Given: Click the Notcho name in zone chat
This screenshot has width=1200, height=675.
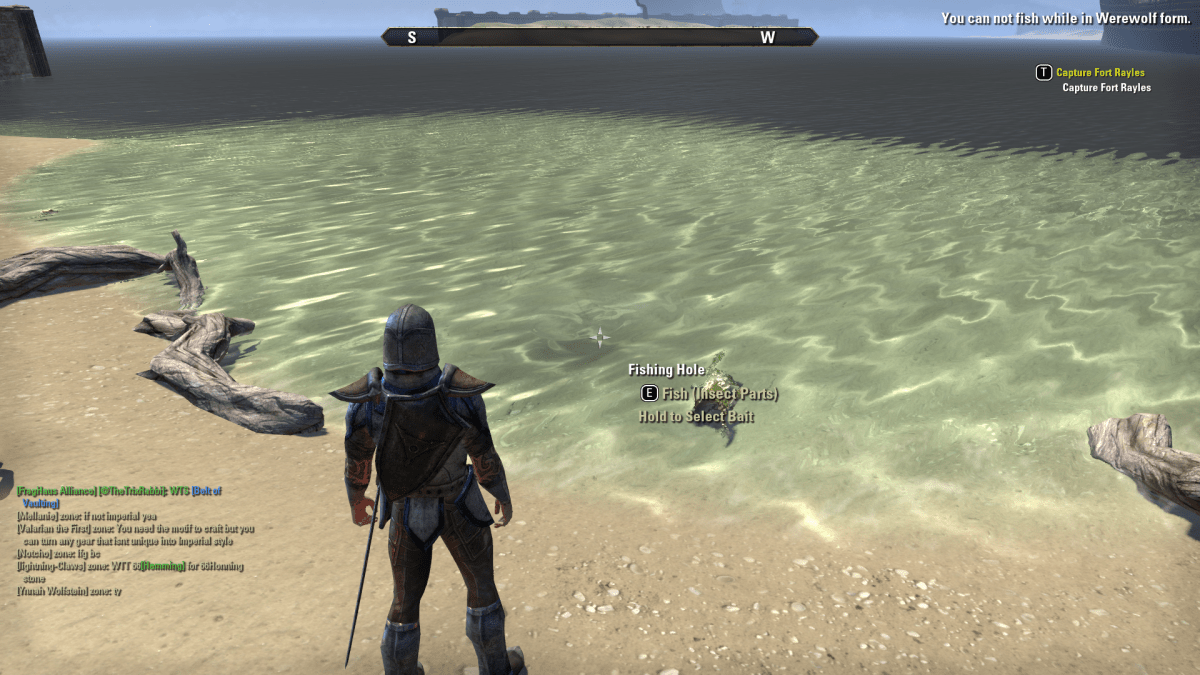Looking at the screenshot, I should tap(35, 553).
